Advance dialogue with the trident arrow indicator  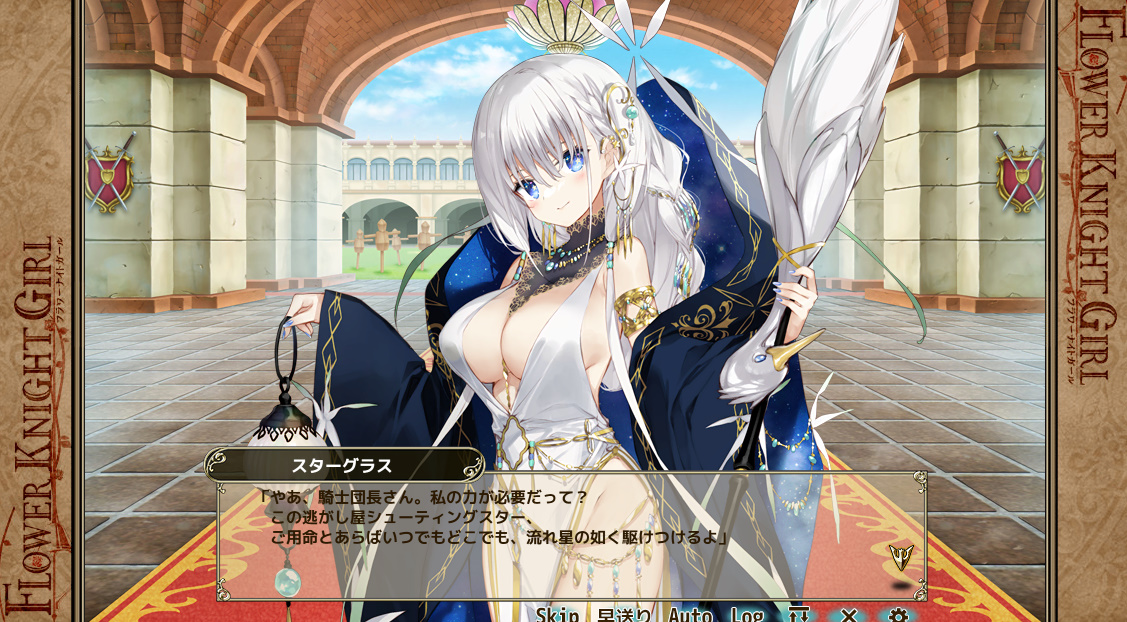[x=901, y=557]
